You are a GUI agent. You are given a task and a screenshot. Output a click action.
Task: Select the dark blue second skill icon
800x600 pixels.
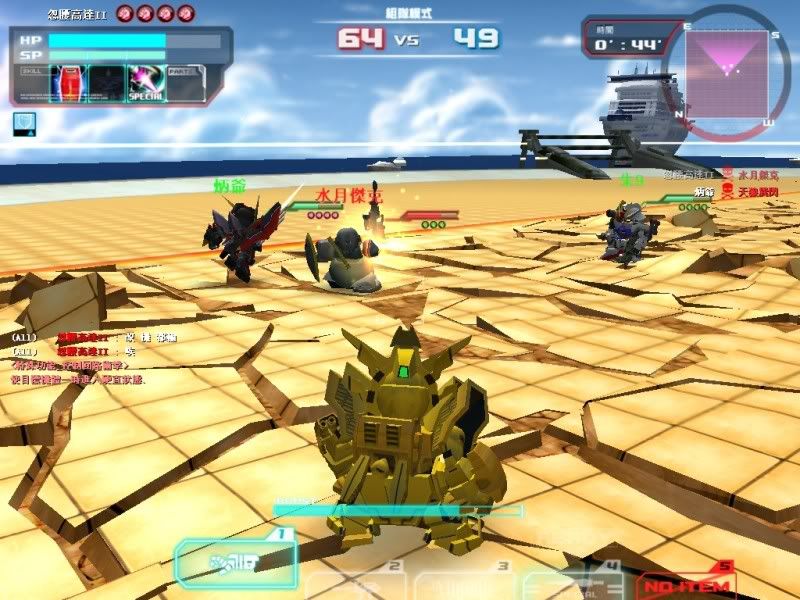pos(106,83)
